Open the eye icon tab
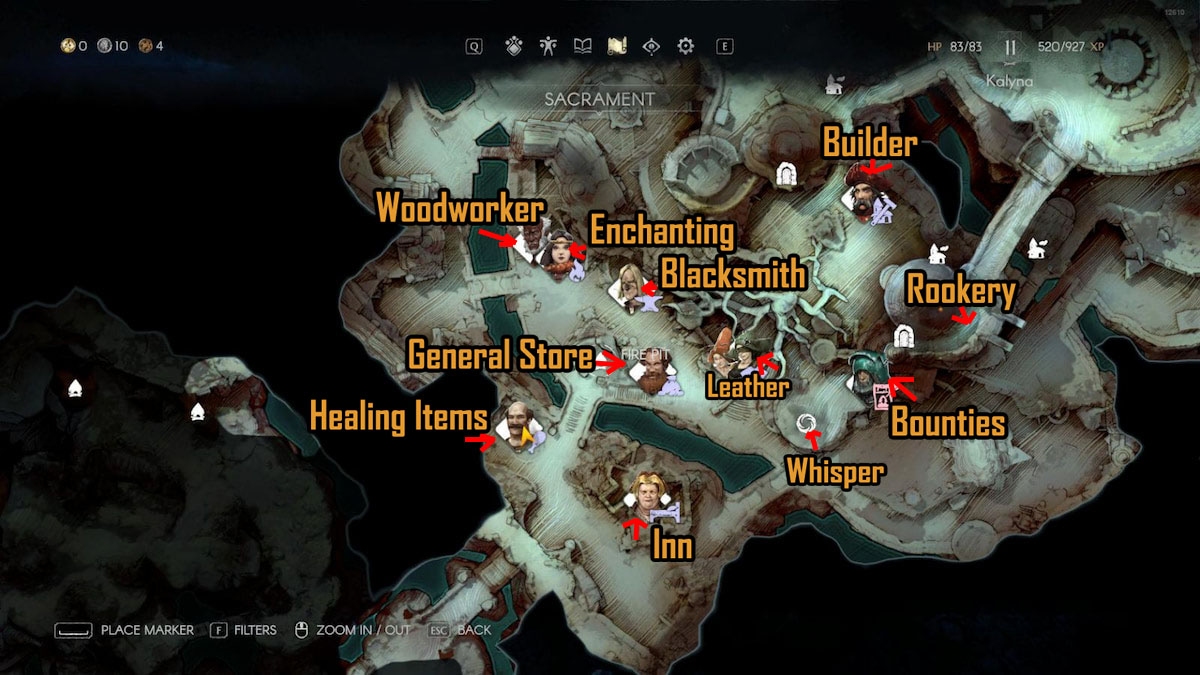 point(651,46)
